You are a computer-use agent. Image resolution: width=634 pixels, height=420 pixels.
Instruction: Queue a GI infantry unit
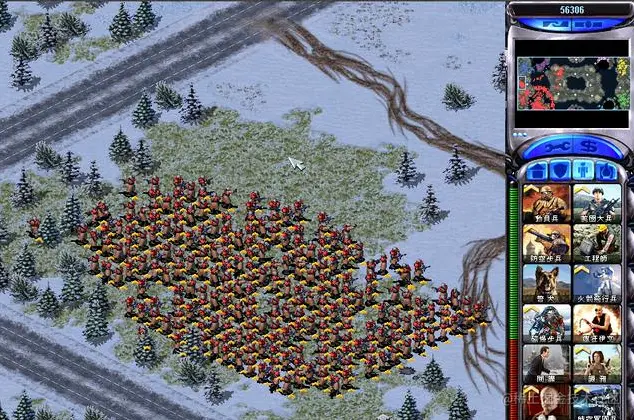595,202
